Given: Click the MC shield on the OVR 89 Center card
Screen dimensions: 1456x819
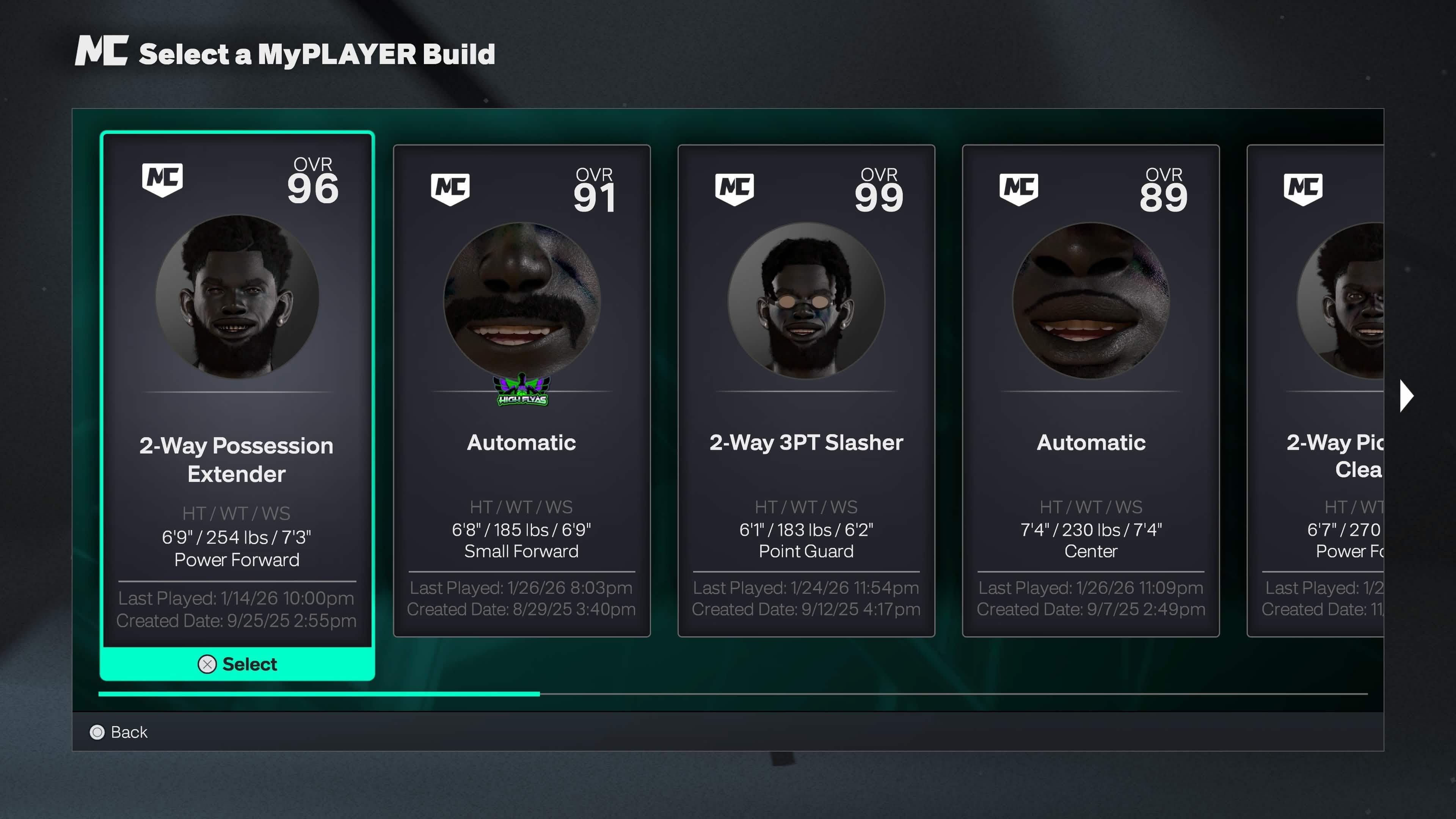Looking at the screenshot, I should (1020, 189).
